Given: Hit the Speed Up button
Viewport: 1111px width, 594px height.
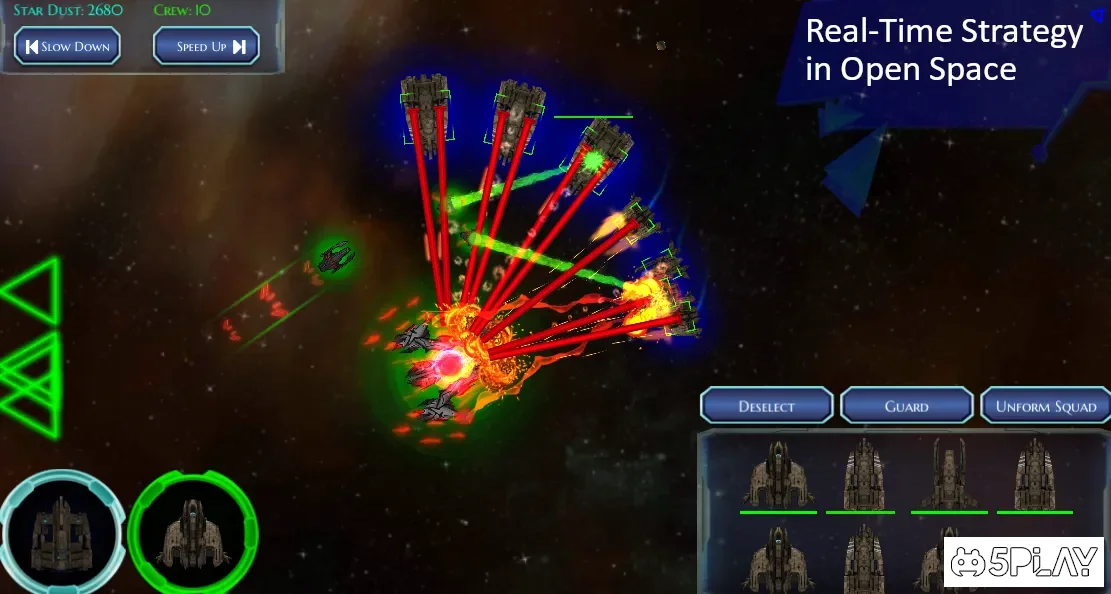Looking at the screenshot, I should (x=206, y=46).
